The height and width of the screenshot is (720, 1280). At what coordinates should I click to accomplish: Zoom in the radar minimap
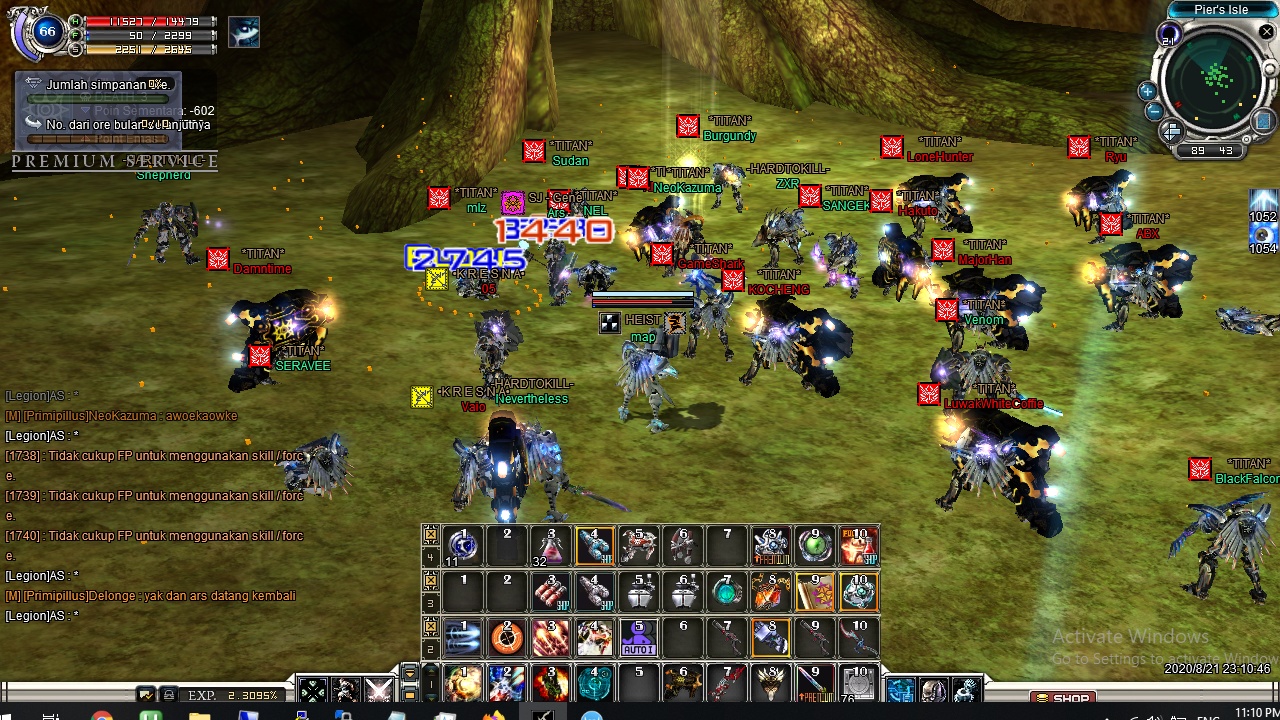tap(1147, 92)
